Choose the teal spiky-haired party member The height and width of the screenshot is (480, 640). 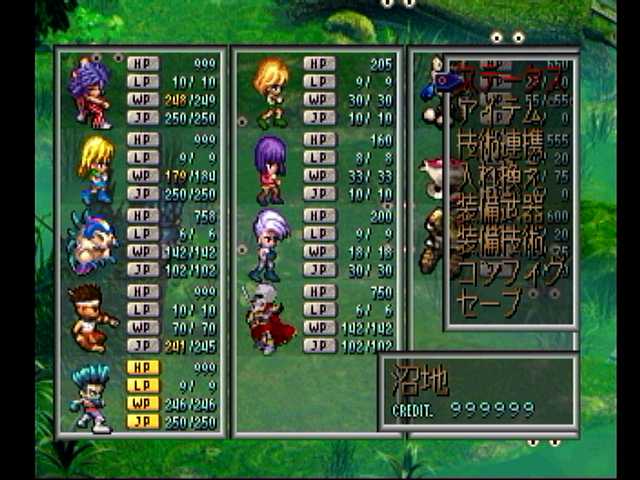(x=92, y=396)
